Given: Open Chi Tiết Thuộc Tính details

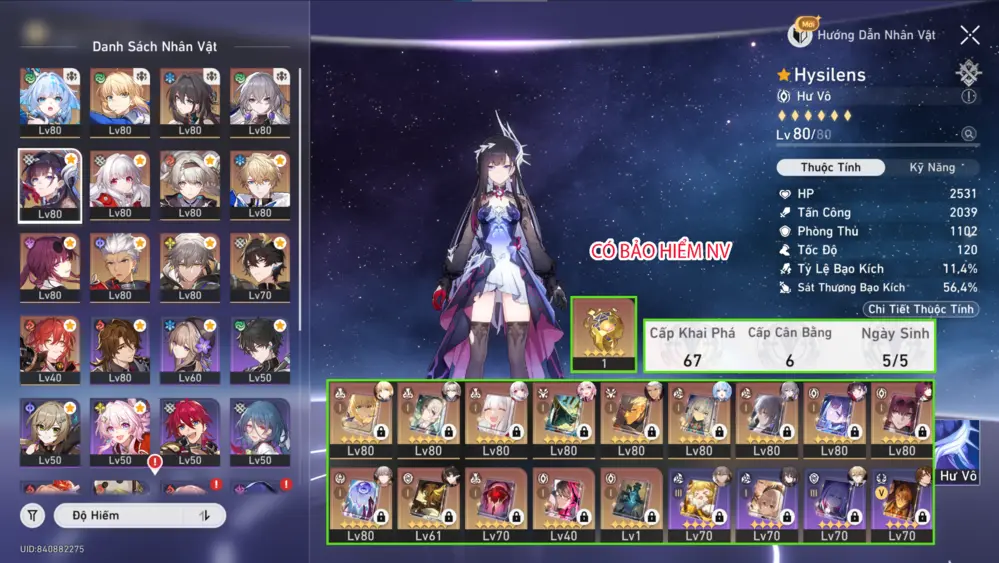Looking at the screenshot, I should pyautogui.click(x=920, y=309).
